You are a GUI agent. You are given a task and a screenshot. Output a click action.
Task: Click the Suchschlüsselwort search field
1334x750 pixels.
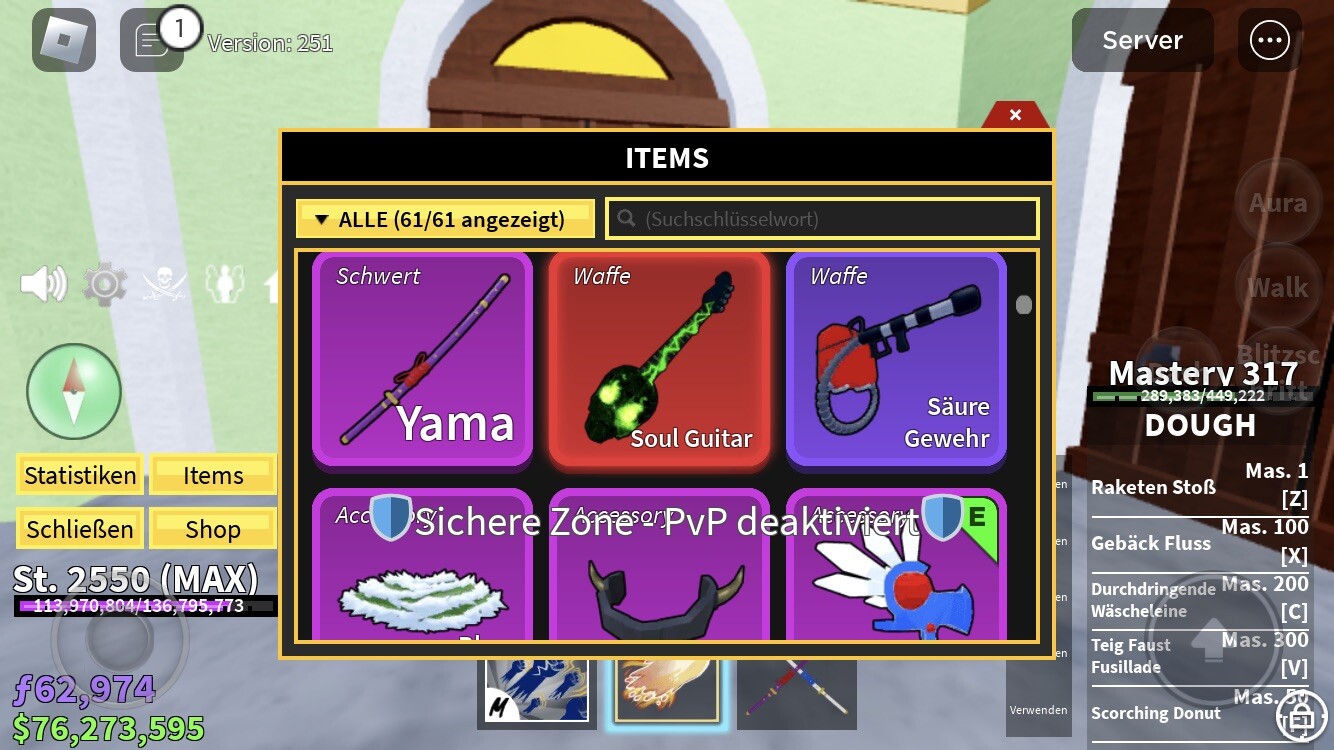(x=822, y=218)
